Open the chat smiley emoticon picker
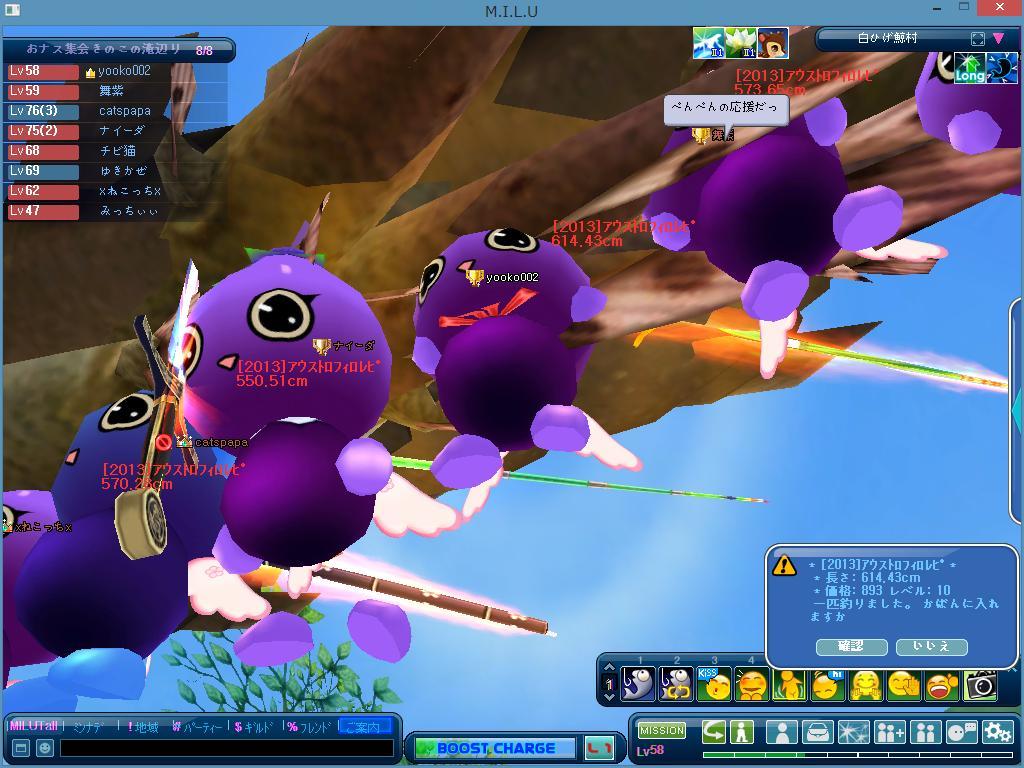The image size is (1024, 768). tap(45, 747)
